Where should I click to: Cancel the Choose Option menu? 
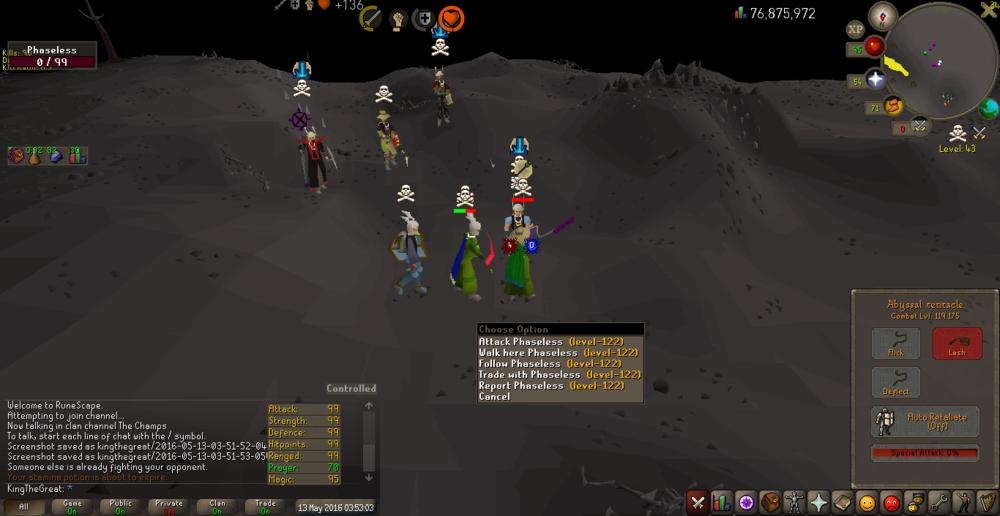tap(494, 397)
